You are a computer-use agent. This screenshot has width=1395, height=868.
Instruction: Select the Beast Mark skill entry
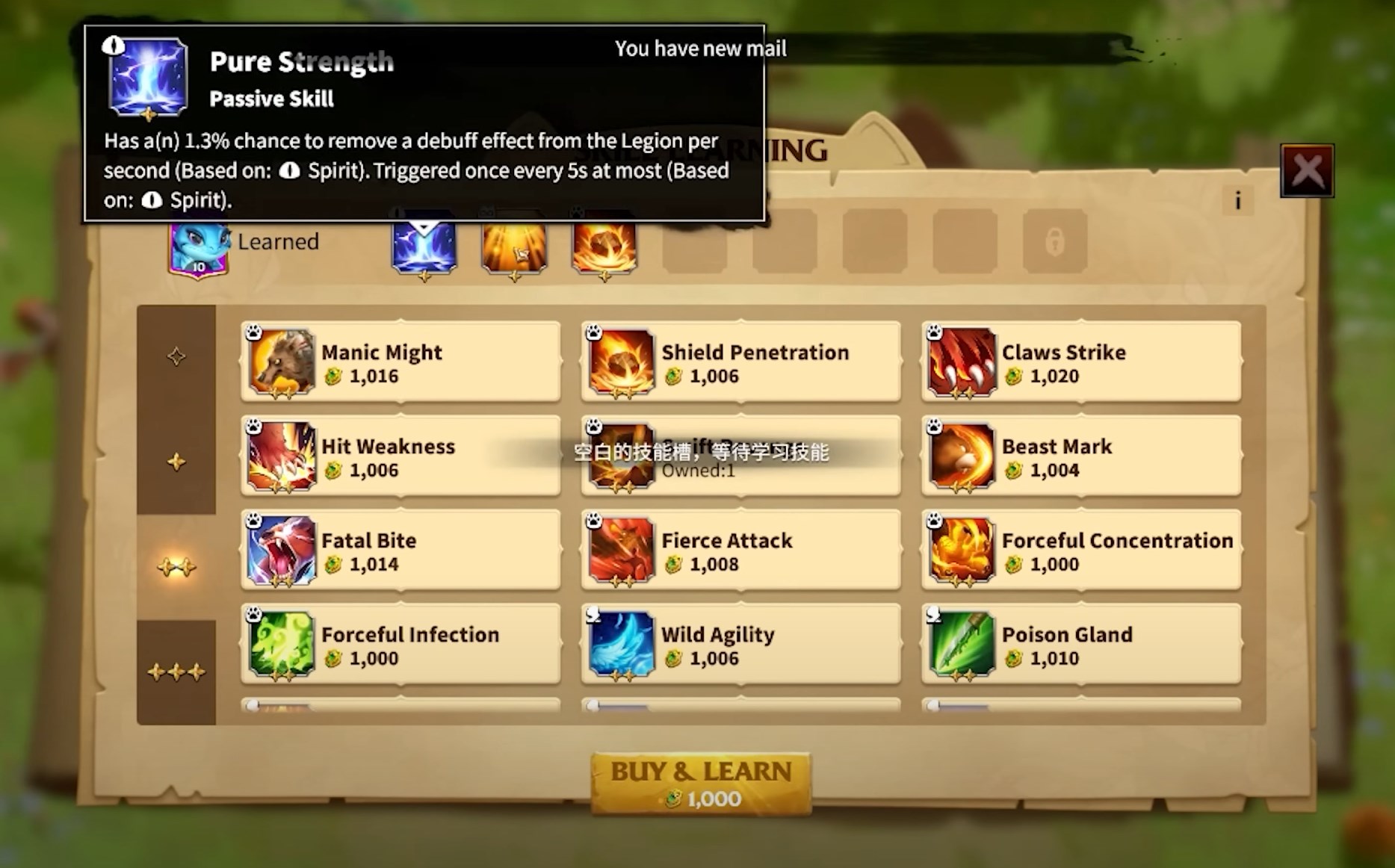pos(1080,457)
